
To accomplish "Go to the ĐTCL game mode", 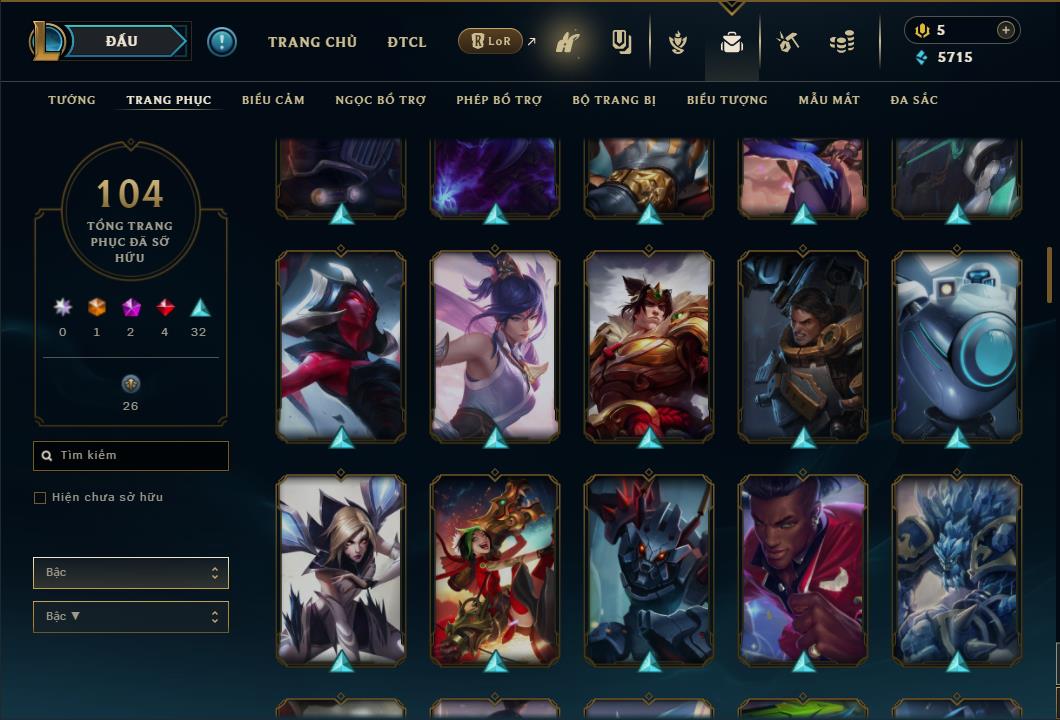I will (x=407, y=42).
